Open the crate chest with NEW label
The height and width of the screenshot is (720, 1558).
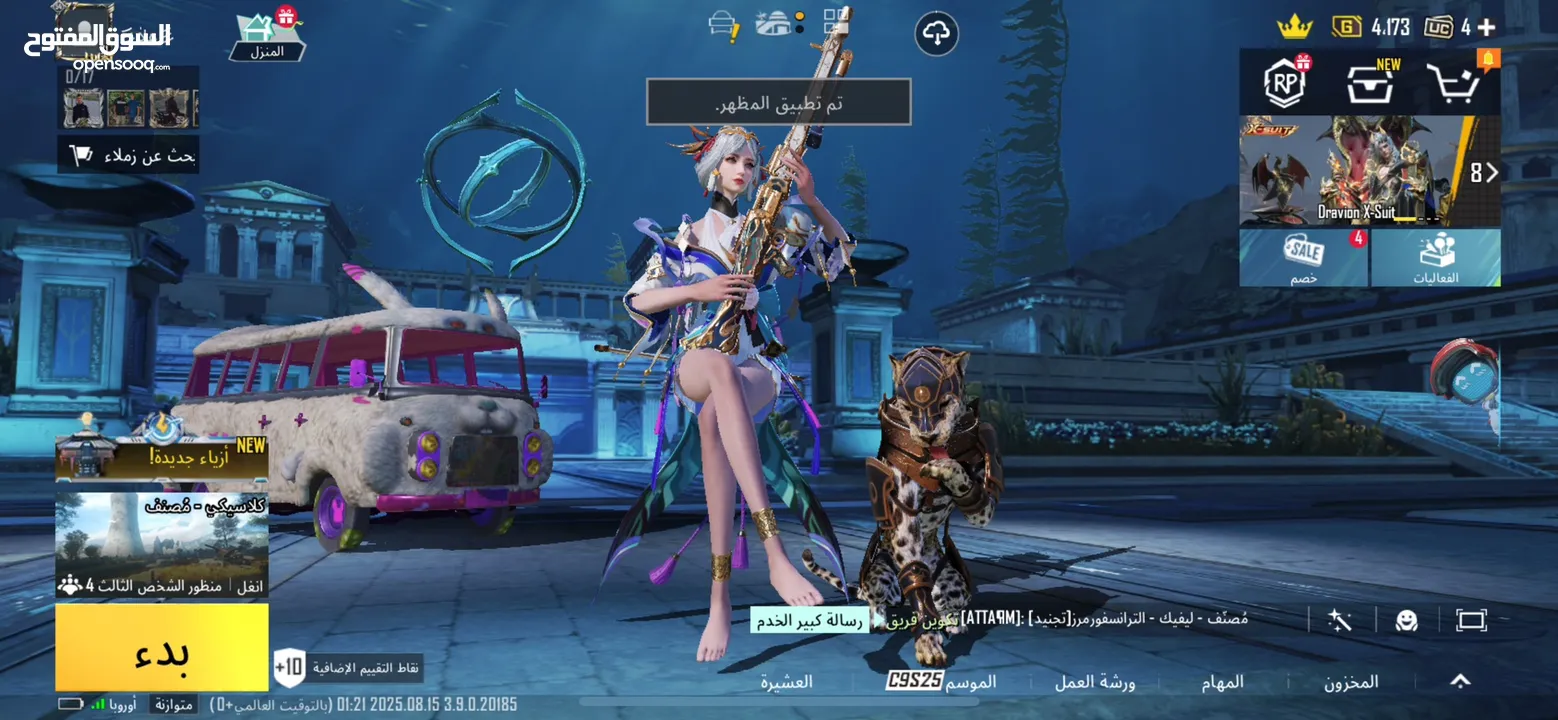click(1370, 84)
